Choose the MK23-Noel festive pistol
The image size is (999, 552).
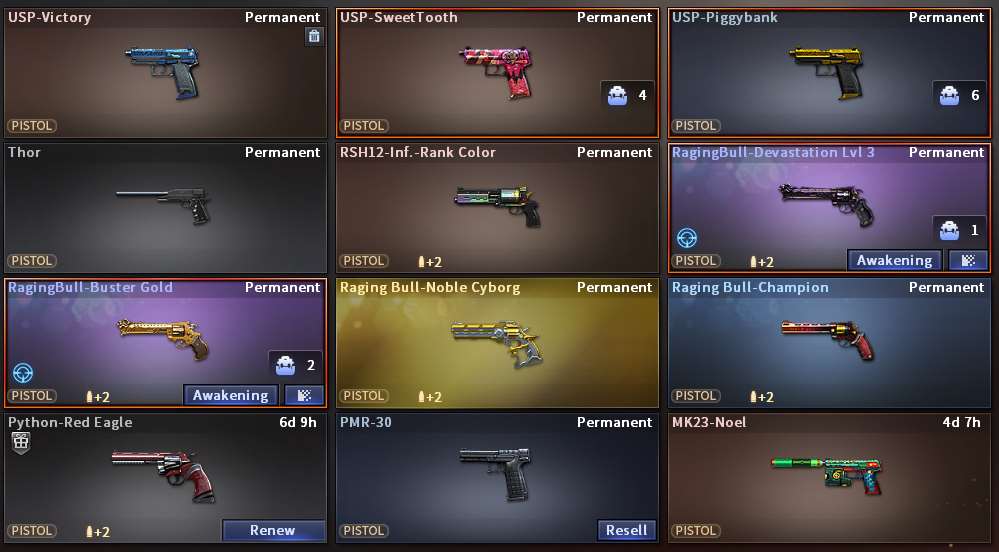click(830, 475)
